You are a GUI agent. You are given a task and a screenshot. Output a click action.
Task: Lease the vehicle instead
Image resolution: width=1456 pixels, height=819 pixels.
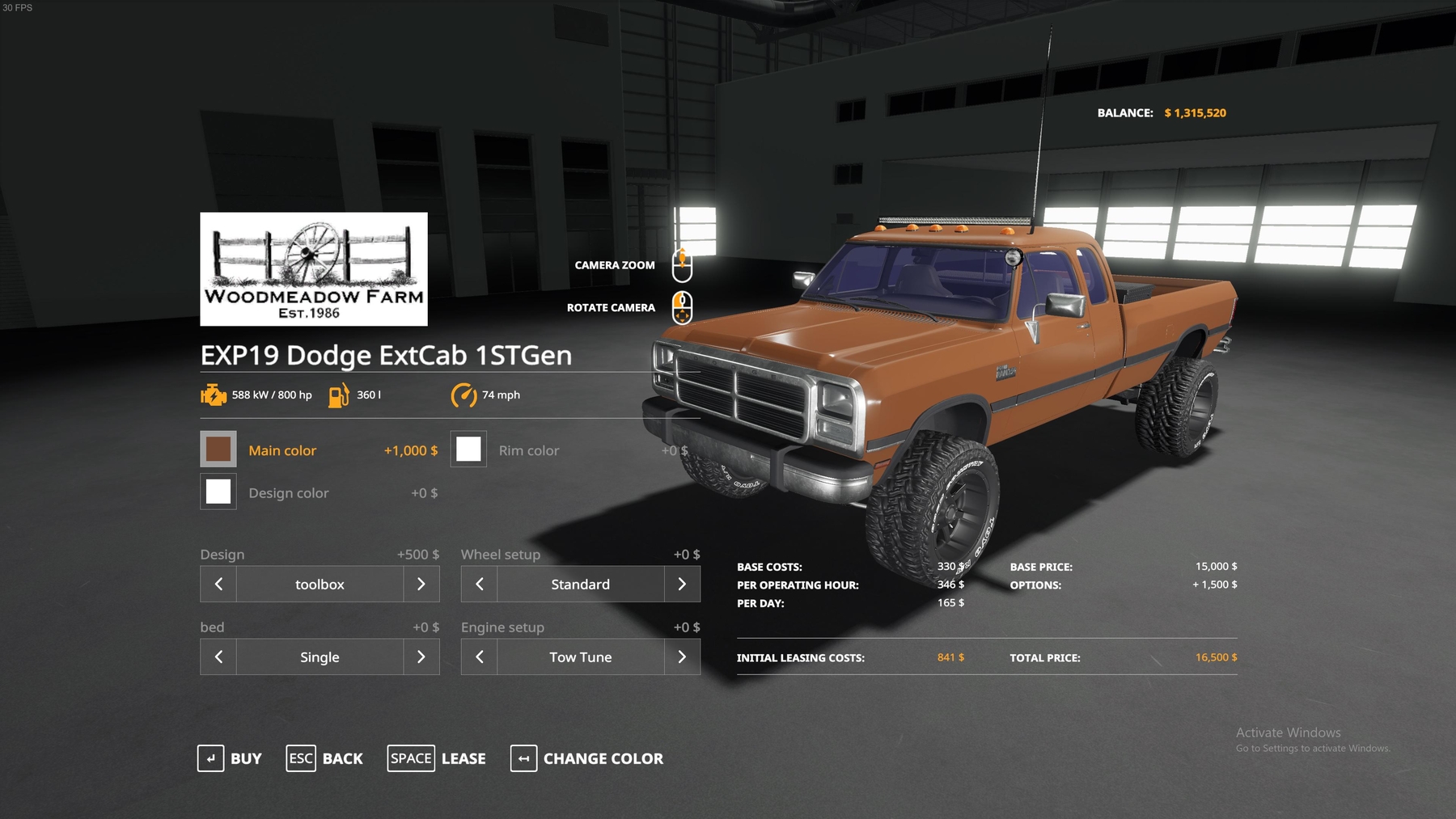(437, 758)
